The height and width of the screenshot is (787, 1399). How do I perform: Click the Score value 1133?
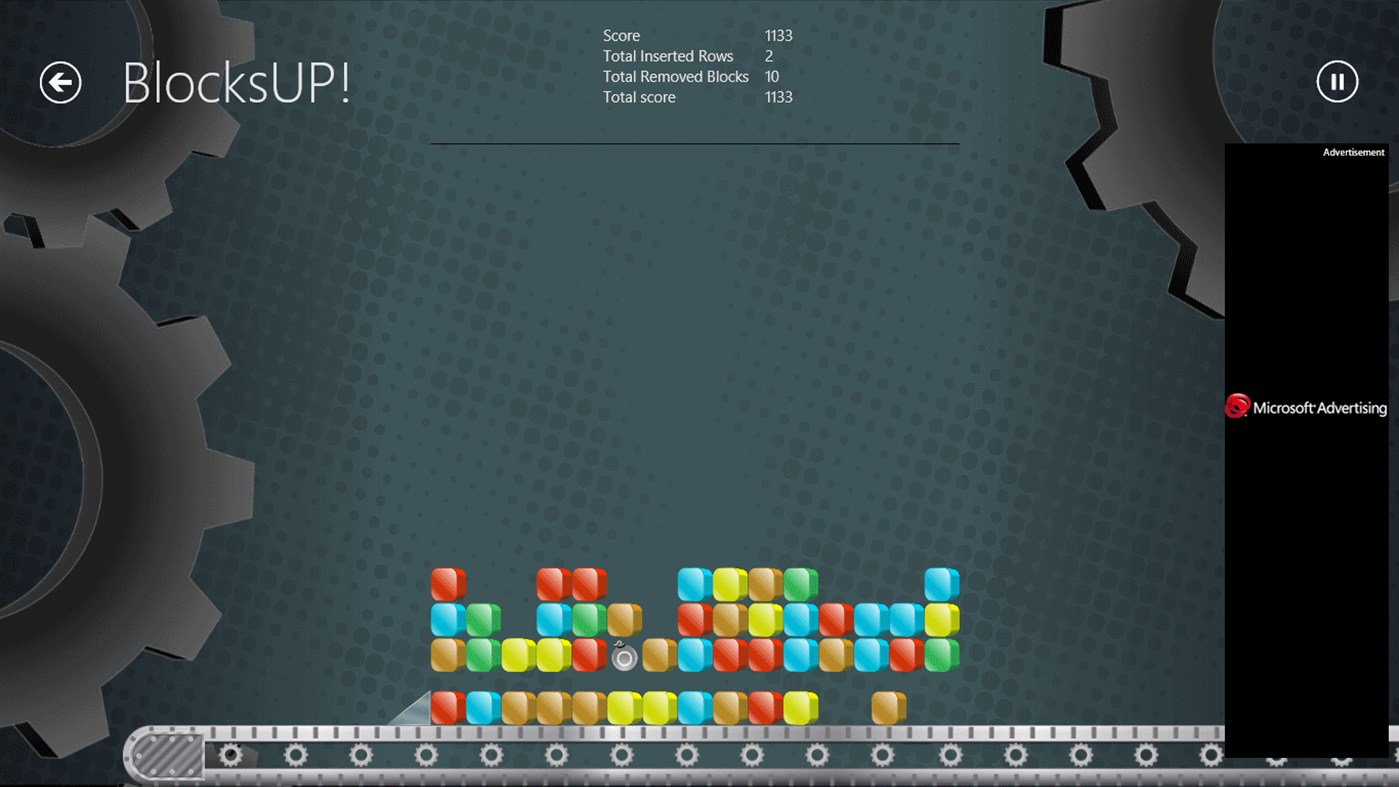coord(778,35)
